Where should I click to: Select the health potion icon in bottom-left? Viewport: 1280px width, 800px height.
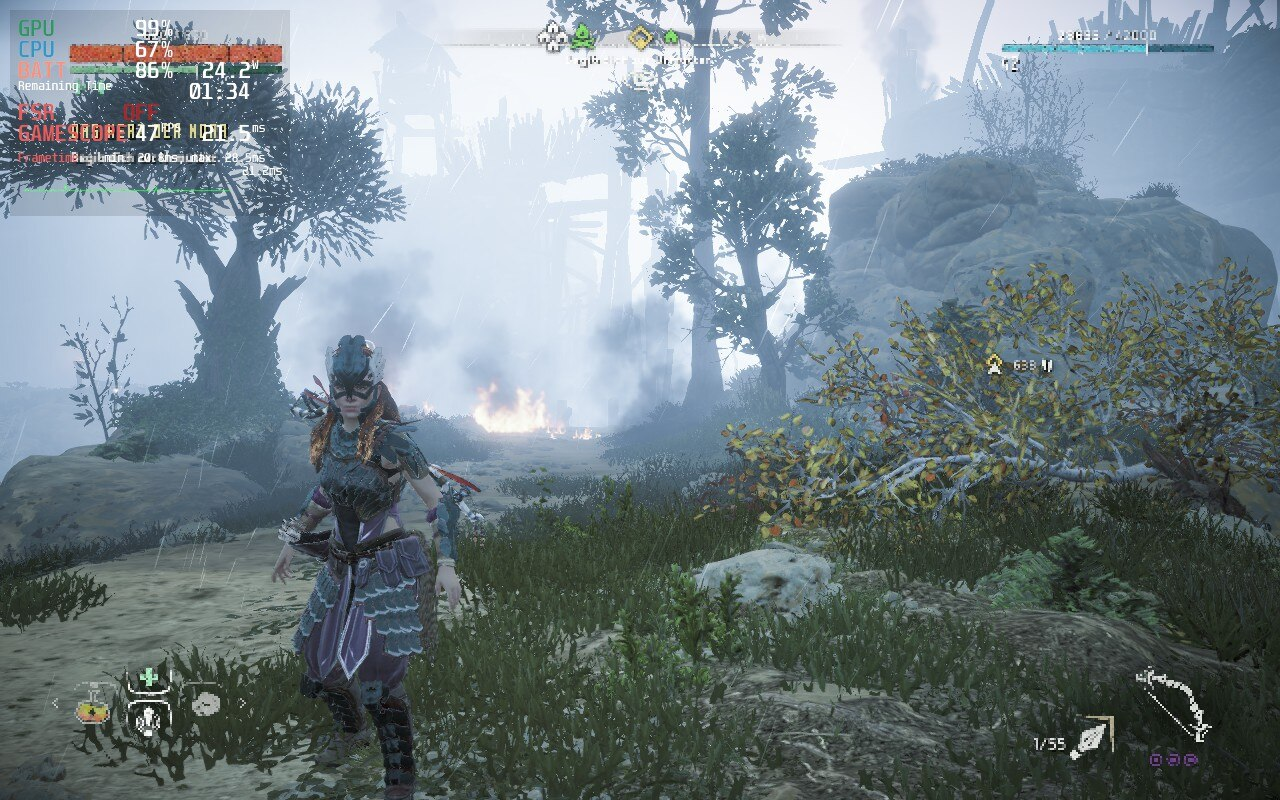(92, 712)
